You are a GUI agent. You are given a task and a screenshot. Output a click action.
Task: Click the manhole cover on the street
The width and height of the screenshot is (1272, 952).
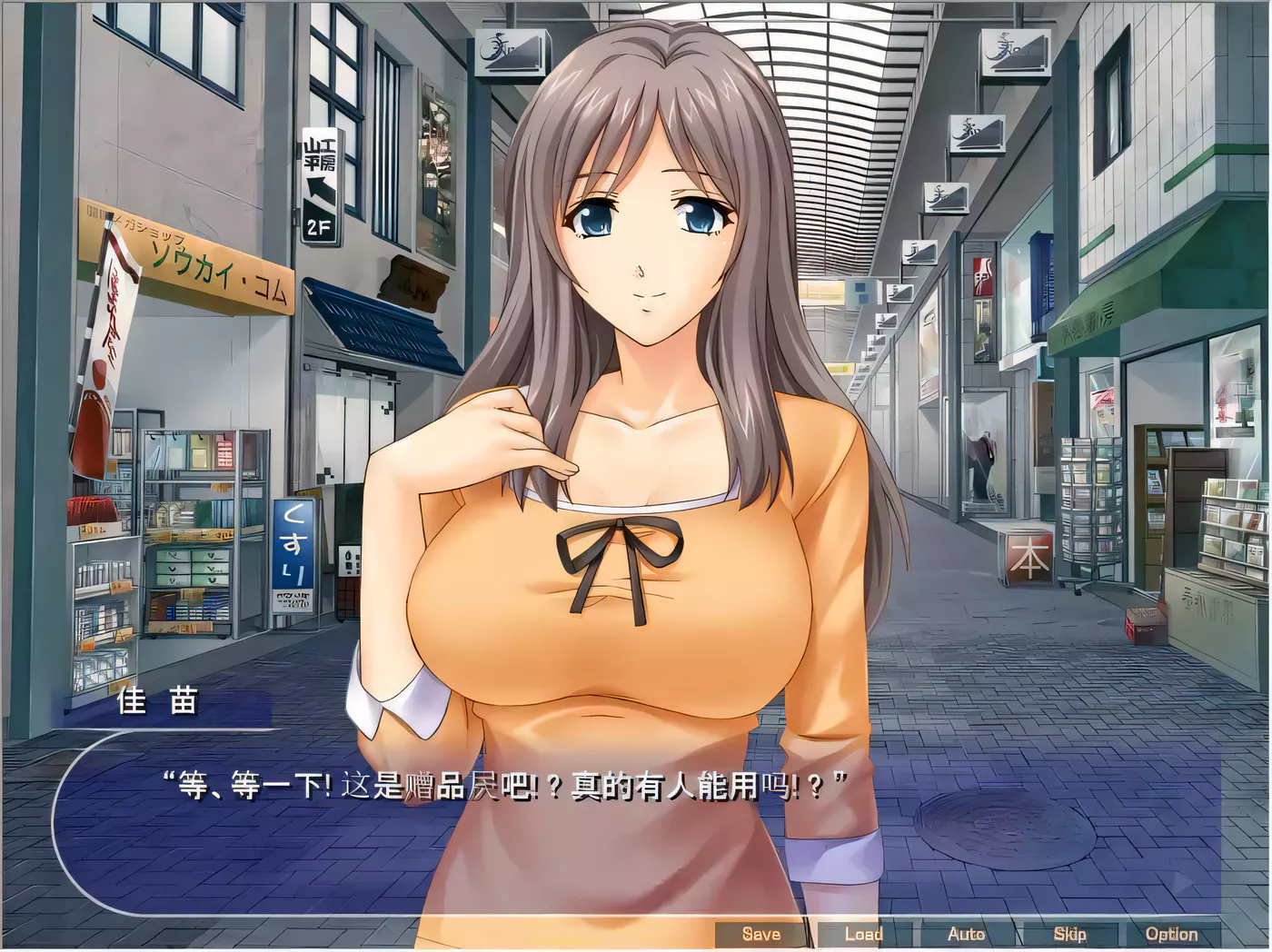979,825
